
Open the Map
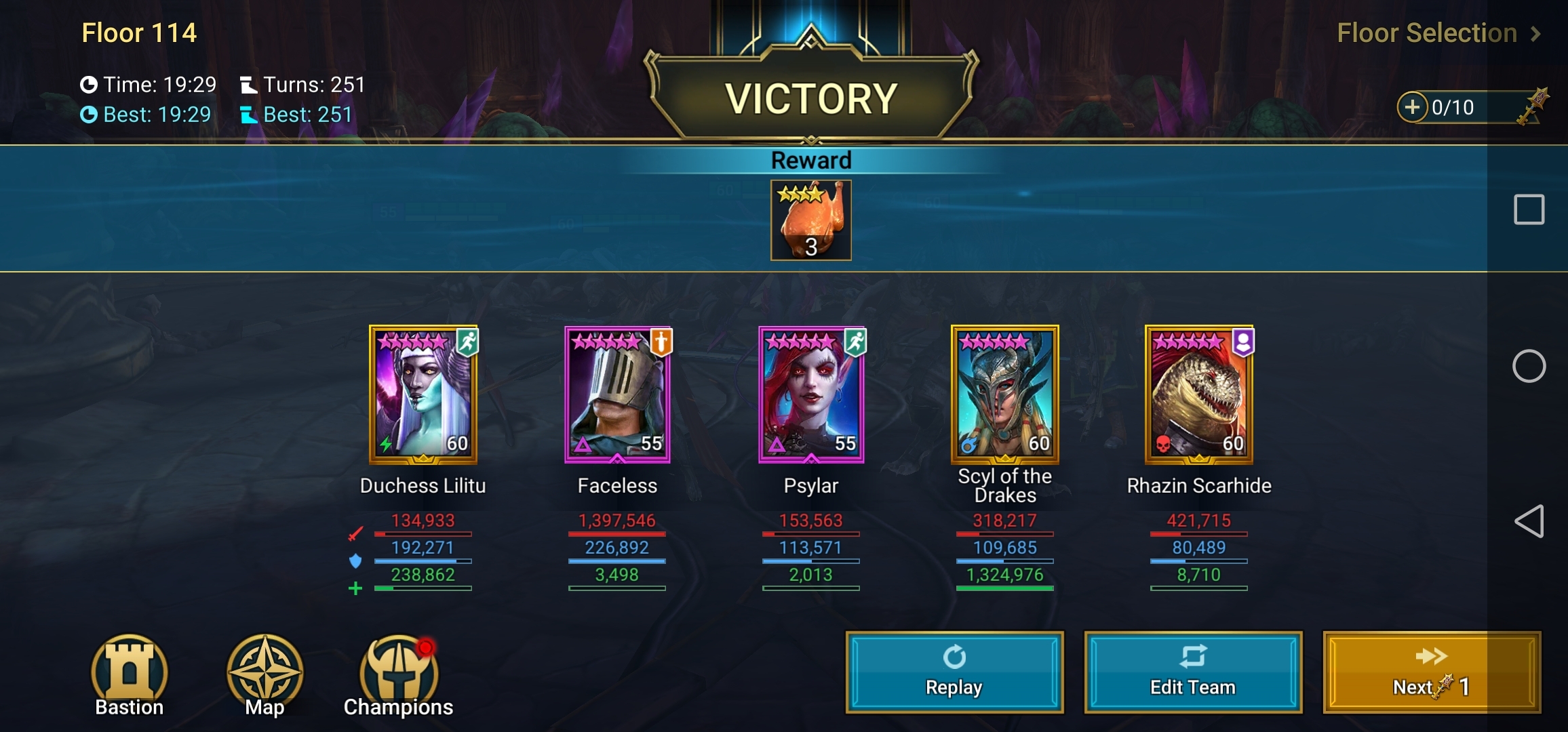click(x=264, y=674)
